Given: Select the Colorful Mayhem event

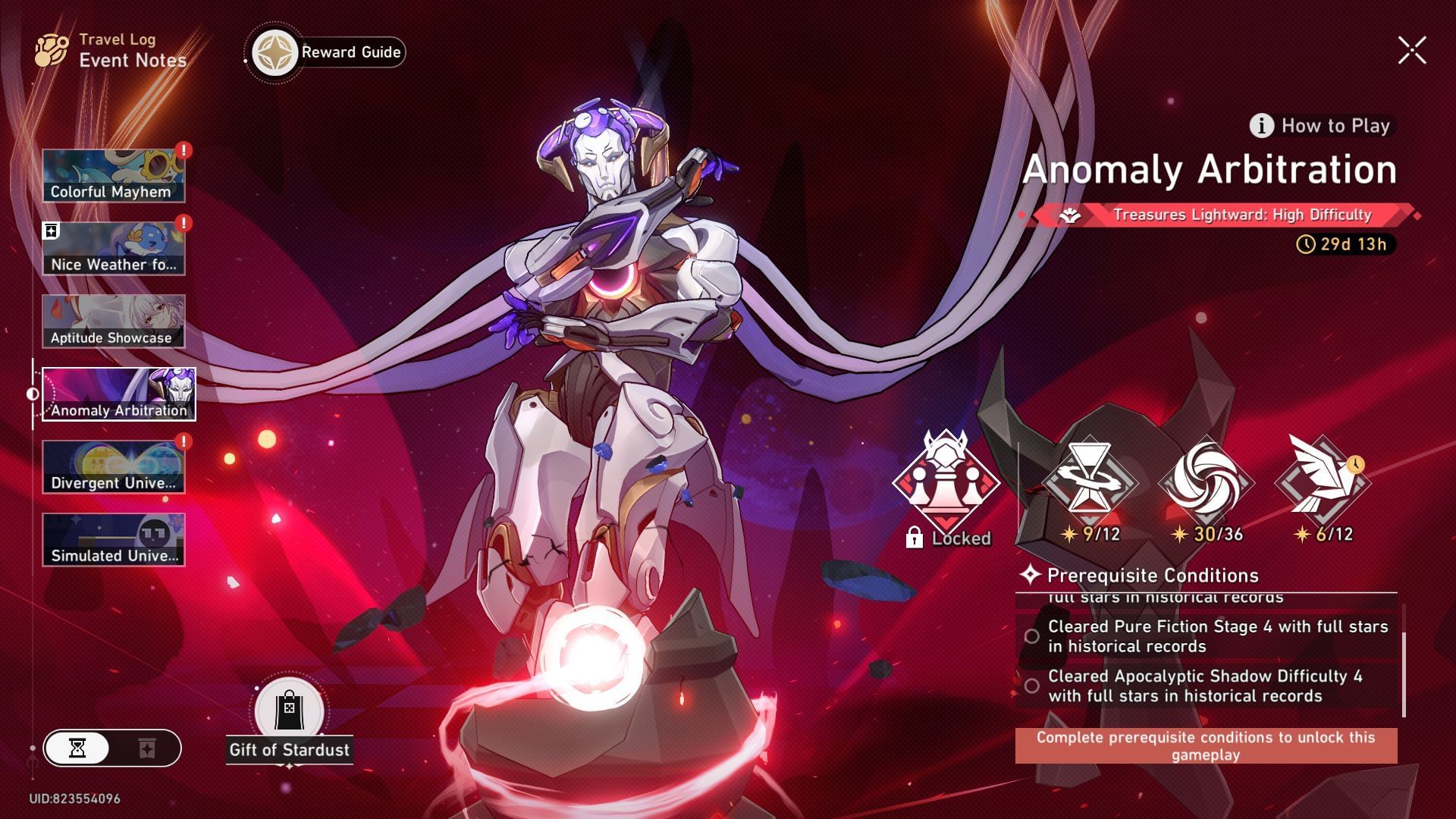Looking at the screenshot, I should coord(113,175).
